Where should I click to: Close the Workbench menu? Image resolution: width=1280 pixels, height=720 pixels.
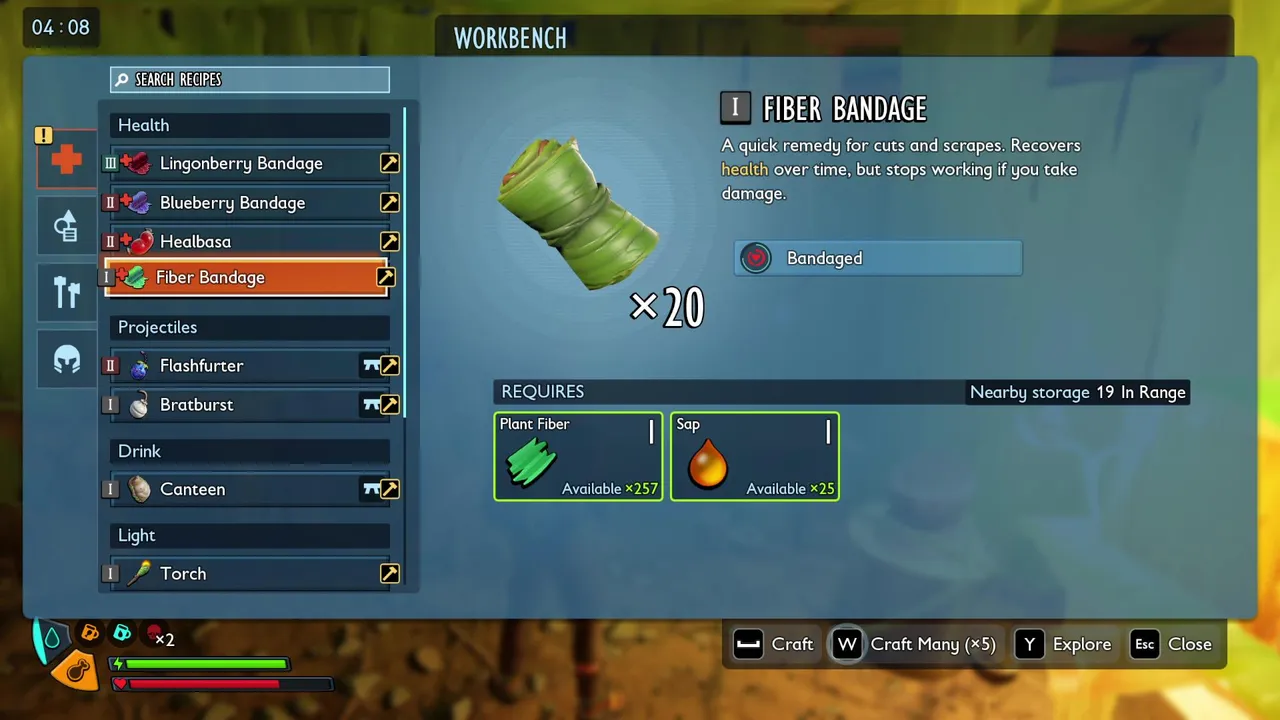point(1172,644)
